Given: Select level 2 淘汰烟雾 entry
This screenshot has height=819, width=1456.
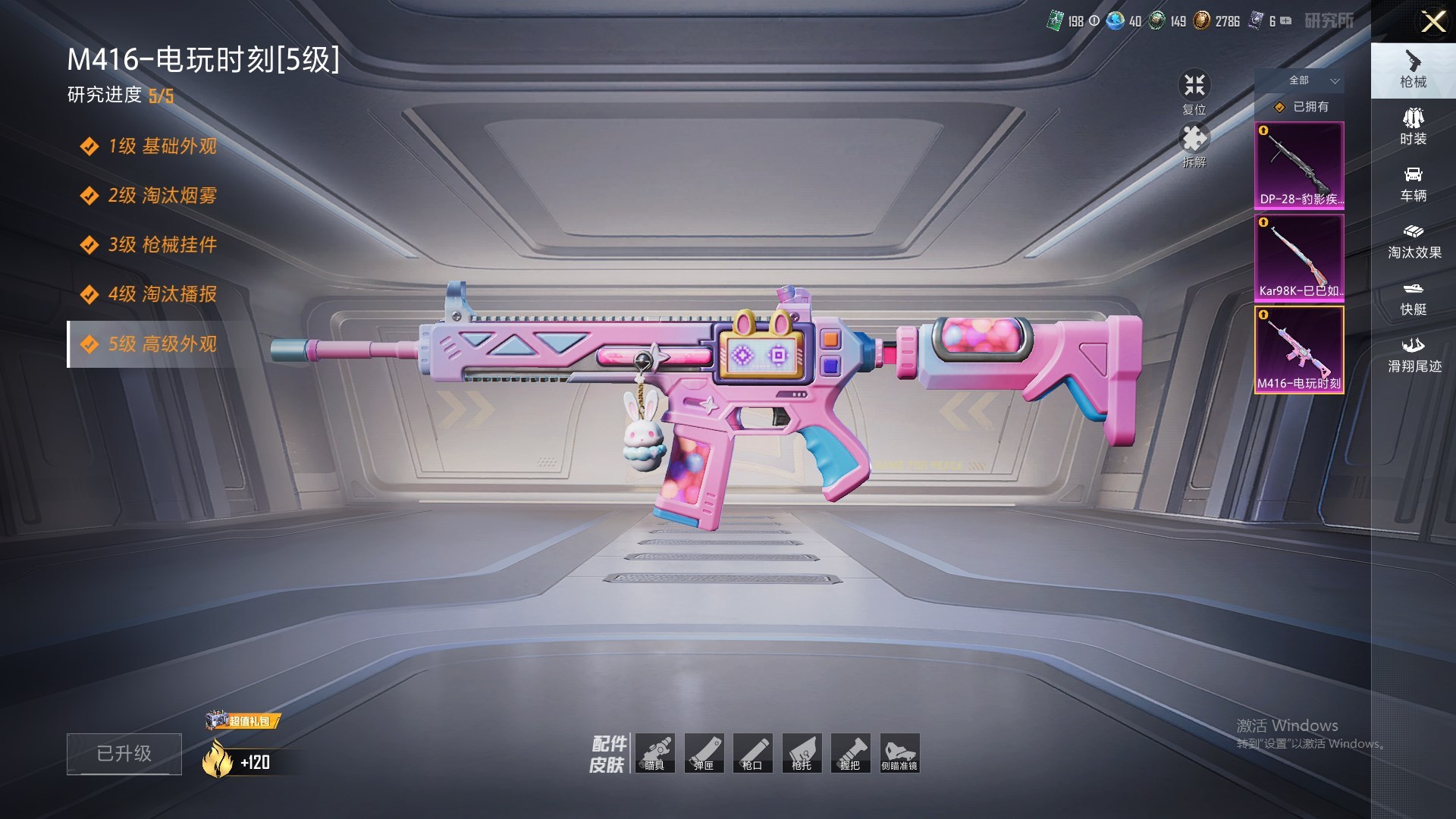Looking at the screenshot, I should [162, 196].
